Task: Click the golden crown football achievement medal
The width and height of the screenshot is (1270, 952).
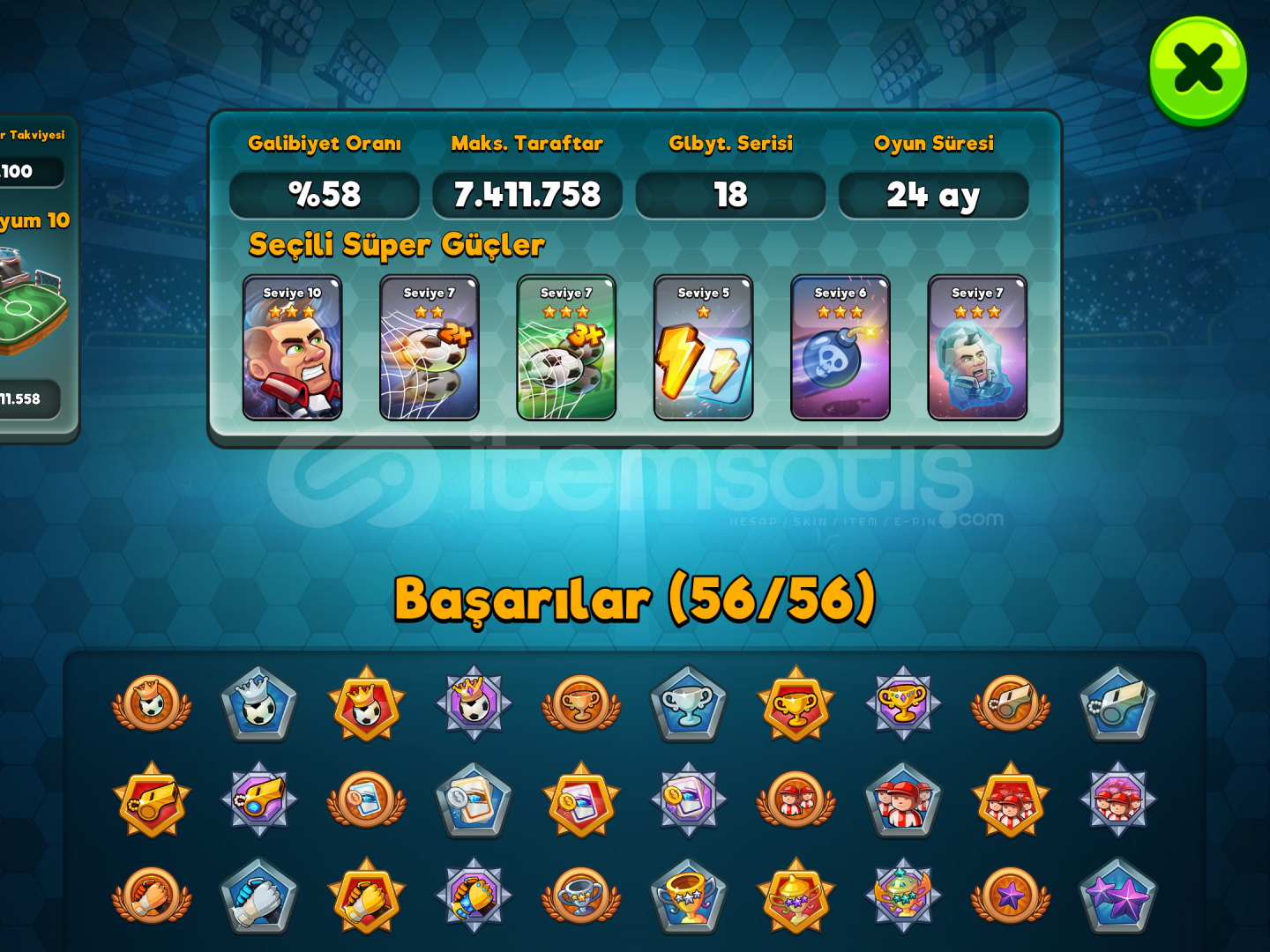Action: tap(366, 705)
